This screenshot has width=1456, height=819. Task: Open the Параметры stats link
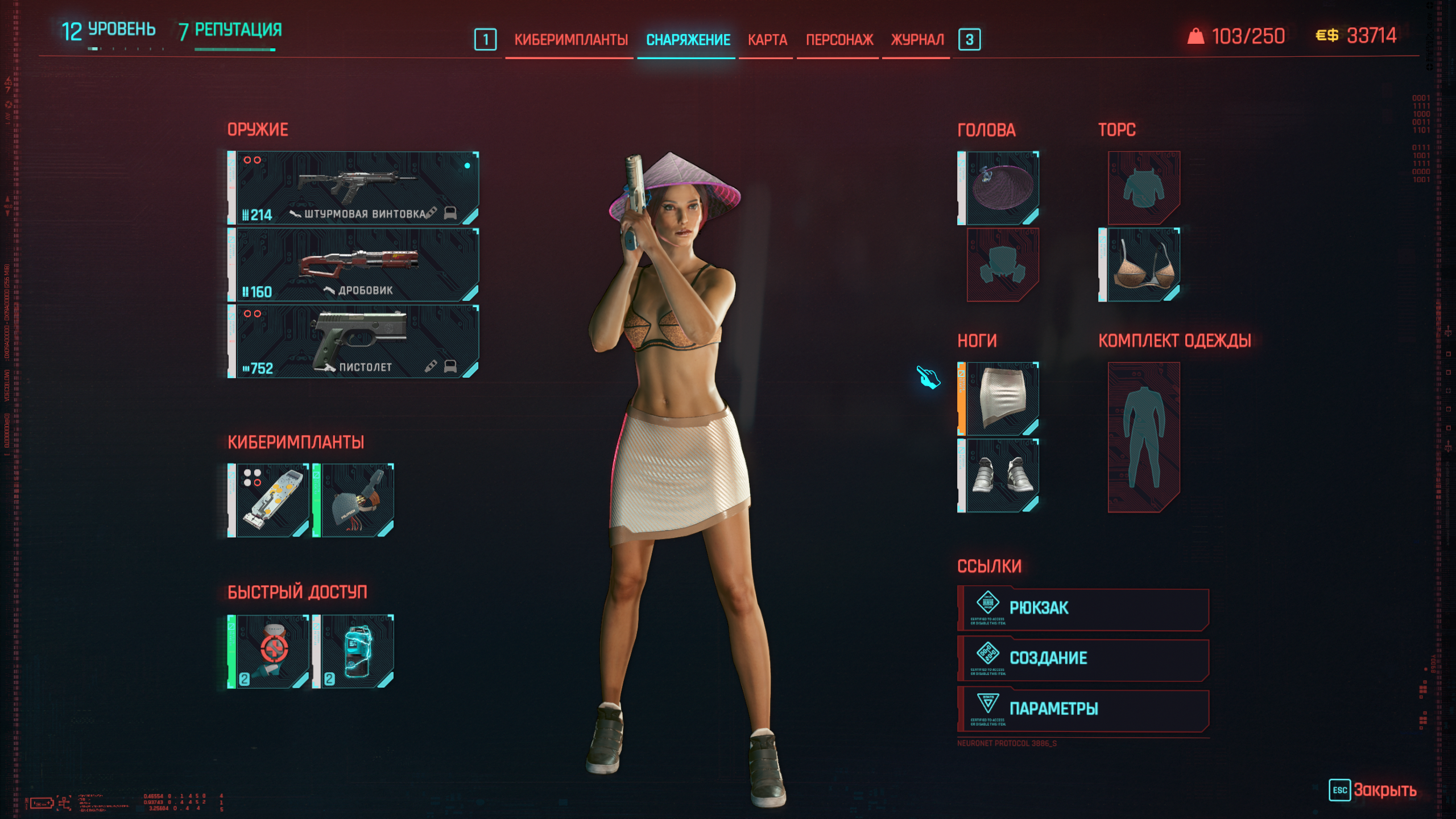[1083, 709]
